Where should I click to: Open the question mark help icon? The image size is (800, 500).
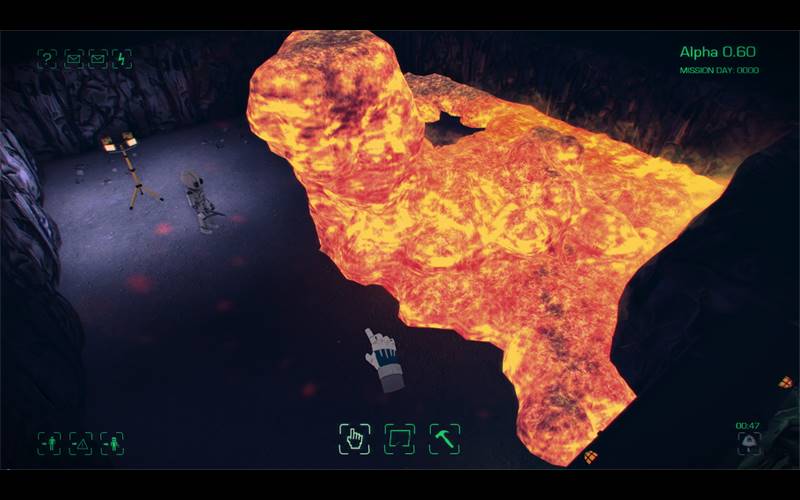(x=47, y=59)
